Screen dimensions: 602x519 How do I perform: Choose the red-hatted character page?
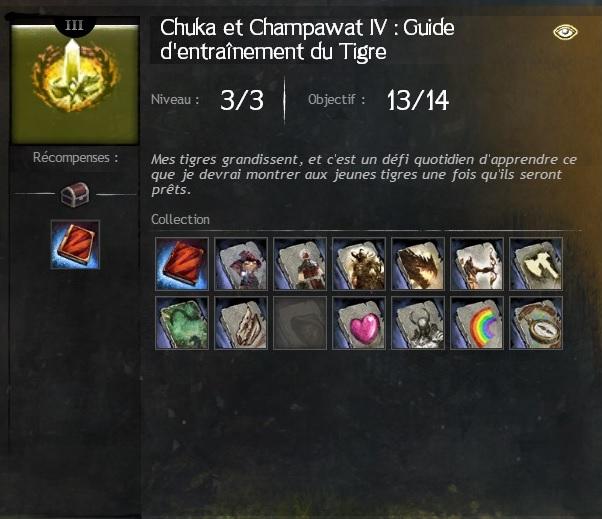241,263
